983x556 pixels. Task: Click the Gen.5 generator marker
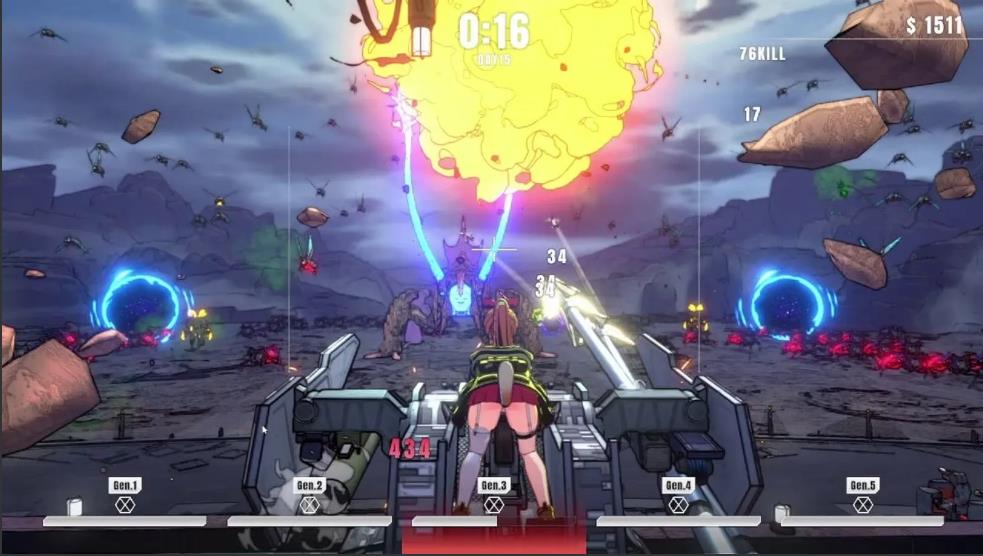863,495
